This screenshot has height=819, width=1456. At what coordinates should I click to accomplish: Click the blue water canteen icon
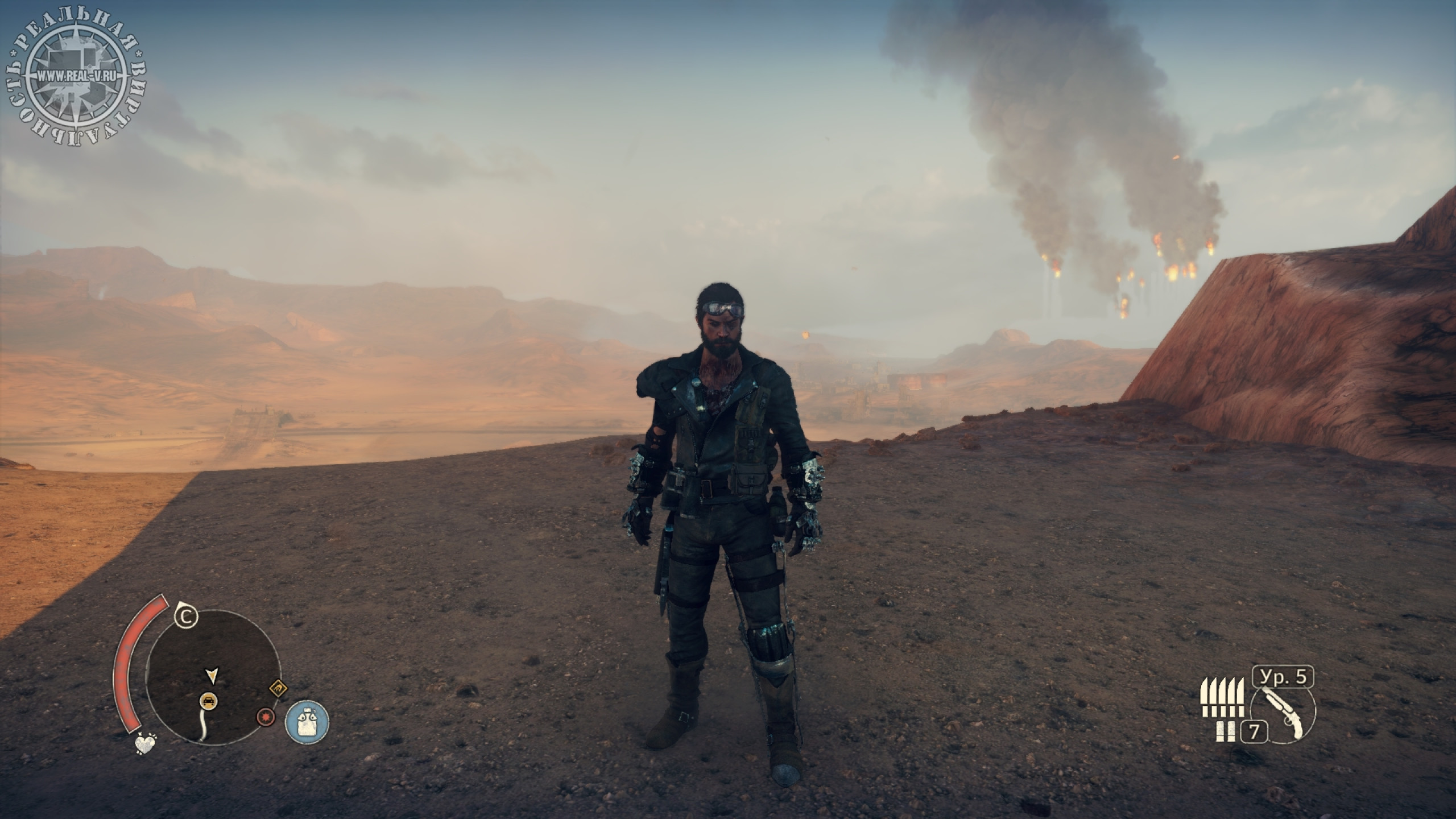click(307, 722)
